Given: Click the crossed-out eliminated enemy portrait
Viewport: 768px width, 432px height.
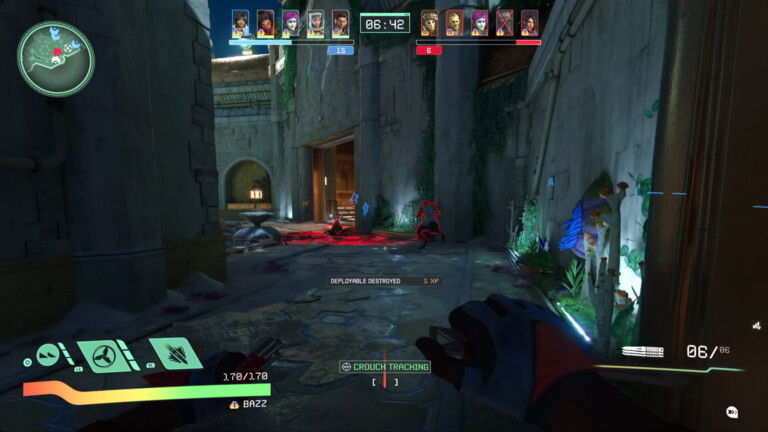Looking at the screenshot, I should 505,22.
